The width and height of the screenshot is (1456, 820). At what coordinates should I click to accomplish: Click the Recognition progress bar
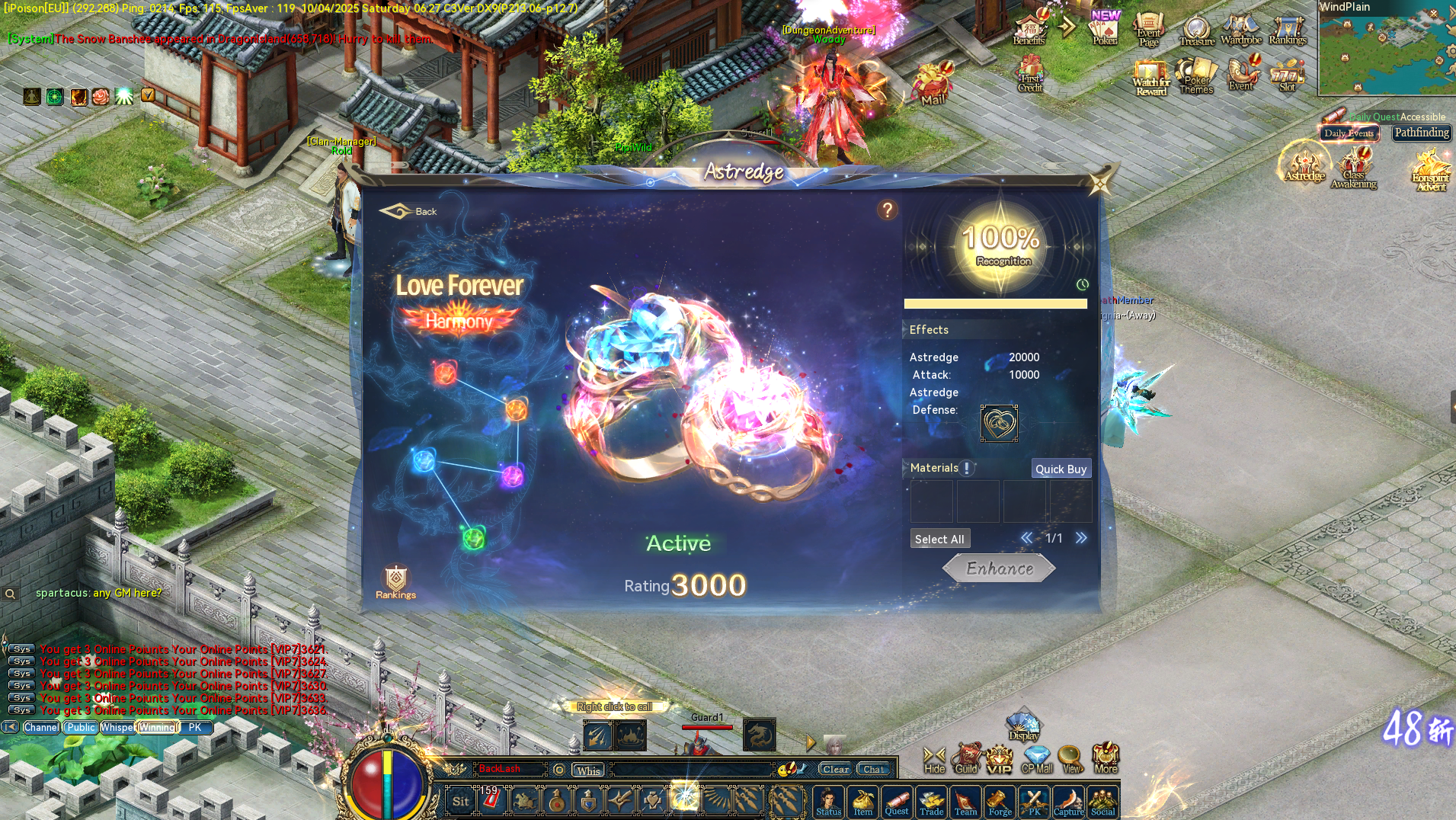(996, 303)
